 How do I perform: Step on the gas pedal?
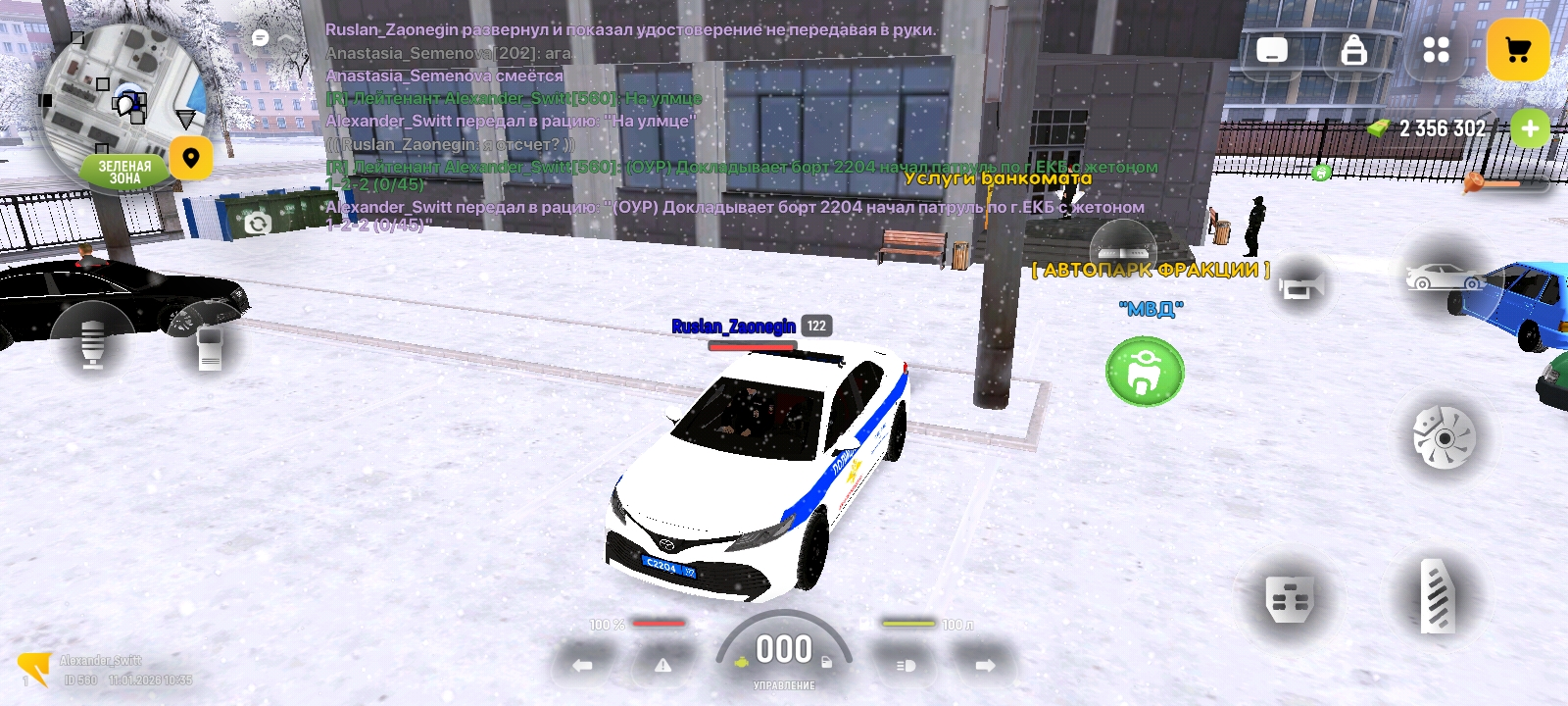point(1438,596)
